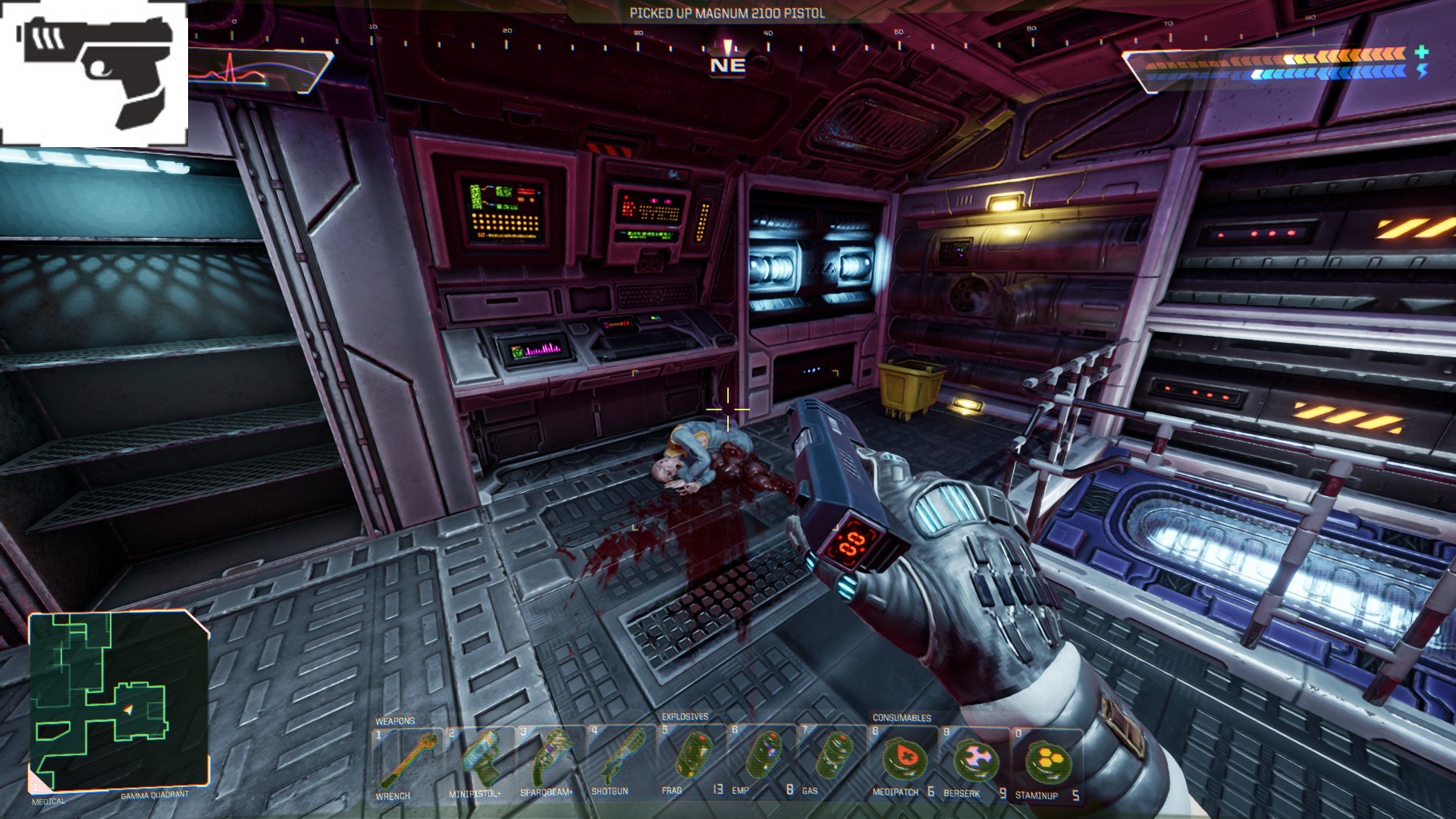Open the Medical level minimap
The image size is (1456, 819).
pos(118,702)
